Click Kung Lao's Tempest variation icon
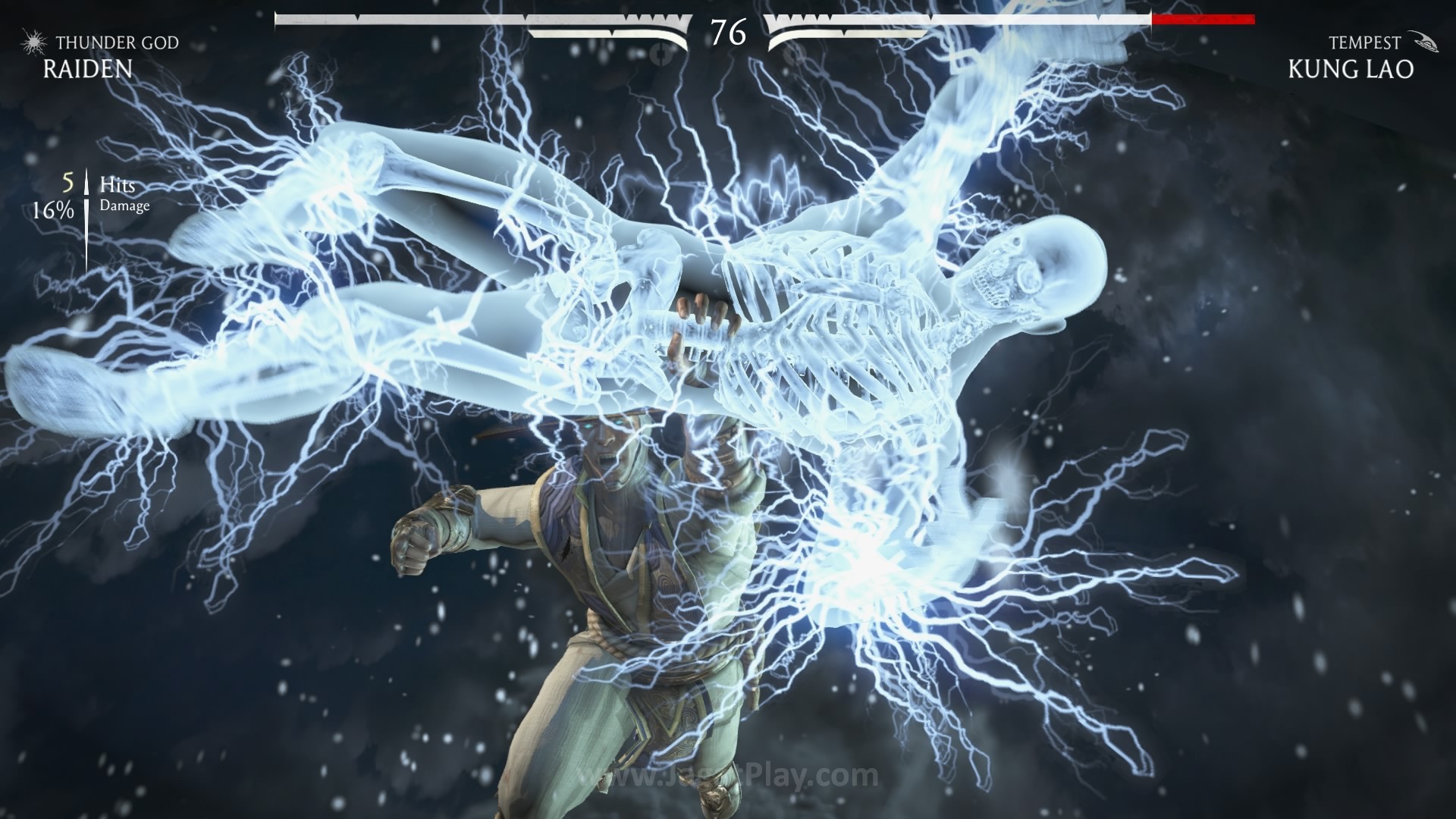The width and height of the screenshot is (1456, 819). point(1423,42)
